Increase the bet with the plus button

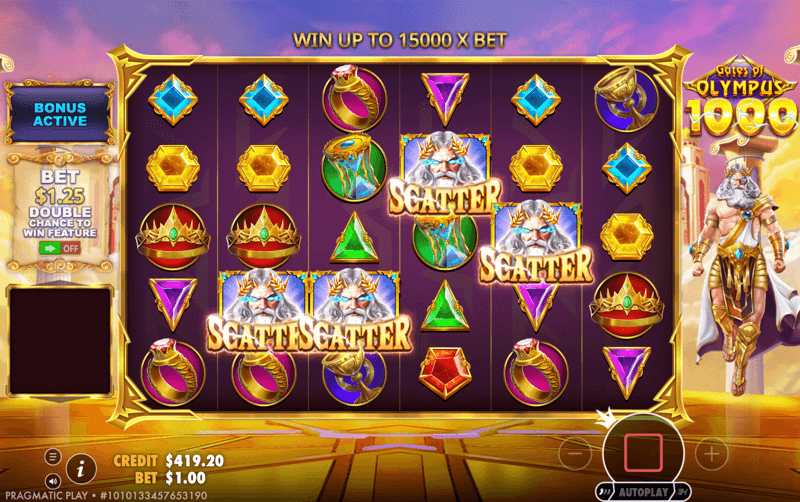(x=711, y=455)
